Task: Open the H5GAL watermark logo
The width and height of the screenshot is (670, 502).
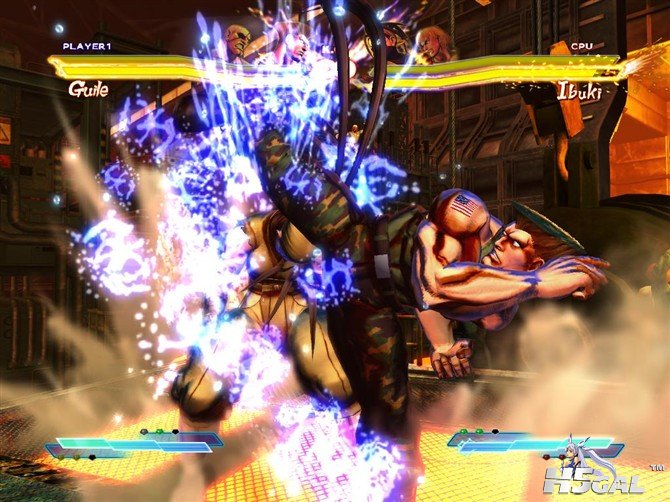Action: pos(611,482)
